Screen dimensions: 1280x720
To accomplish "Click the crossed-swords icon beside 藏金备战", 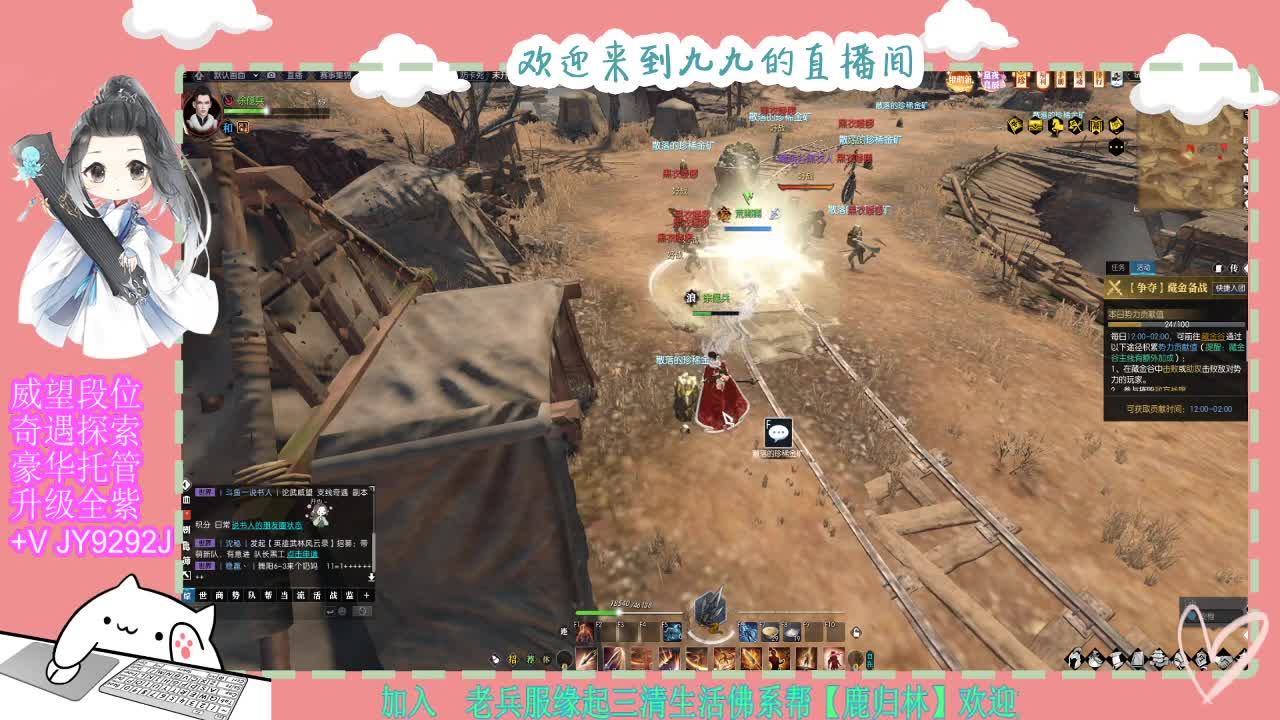I will (1114, 288).
